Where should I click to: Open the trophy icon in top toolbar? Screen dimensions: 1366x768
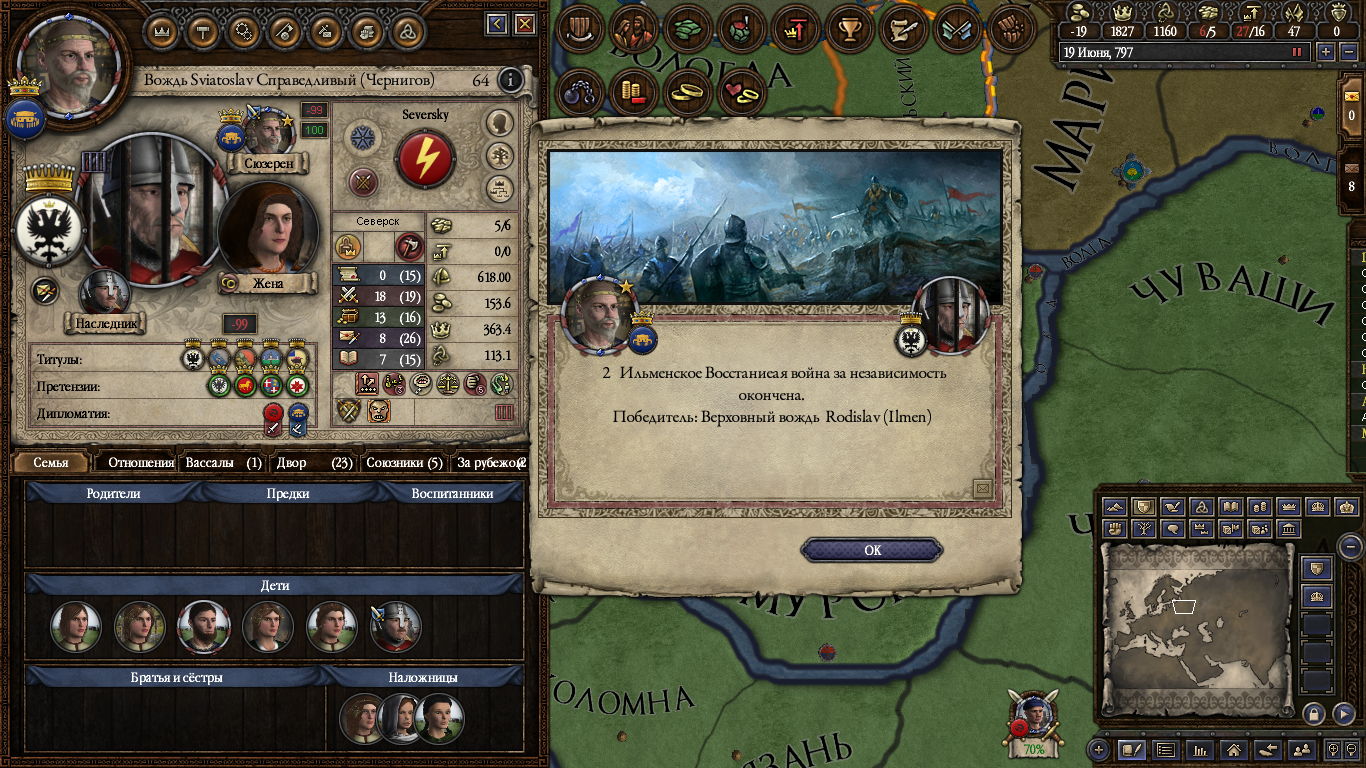coord(851,30)
